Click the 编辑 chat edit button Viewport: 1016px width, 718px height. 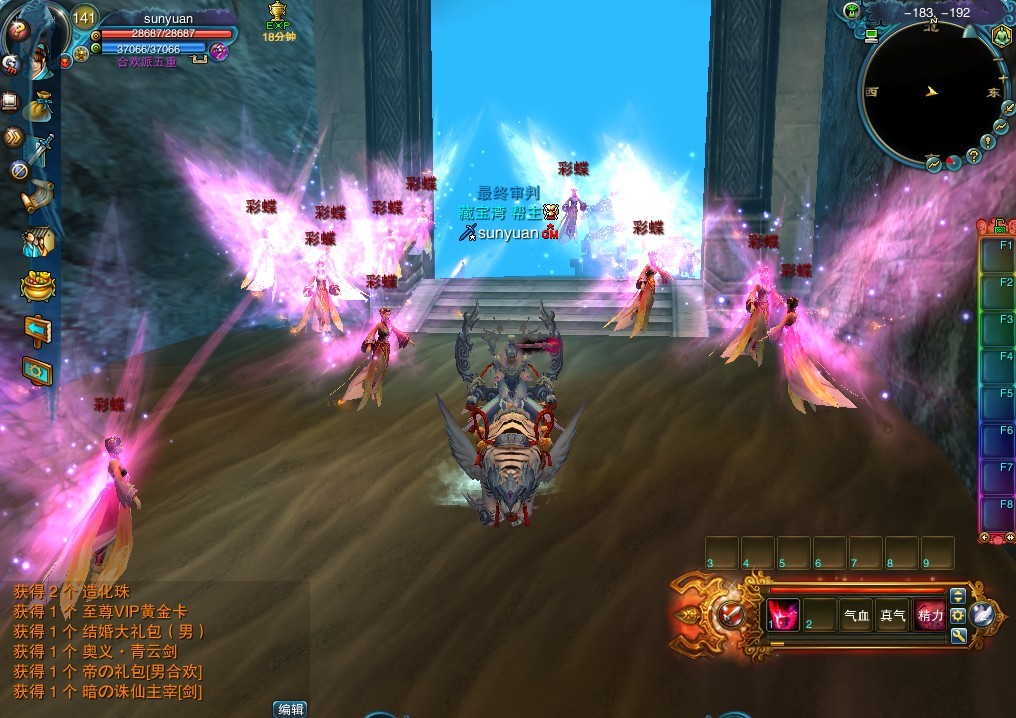click(x=290, y=709)
